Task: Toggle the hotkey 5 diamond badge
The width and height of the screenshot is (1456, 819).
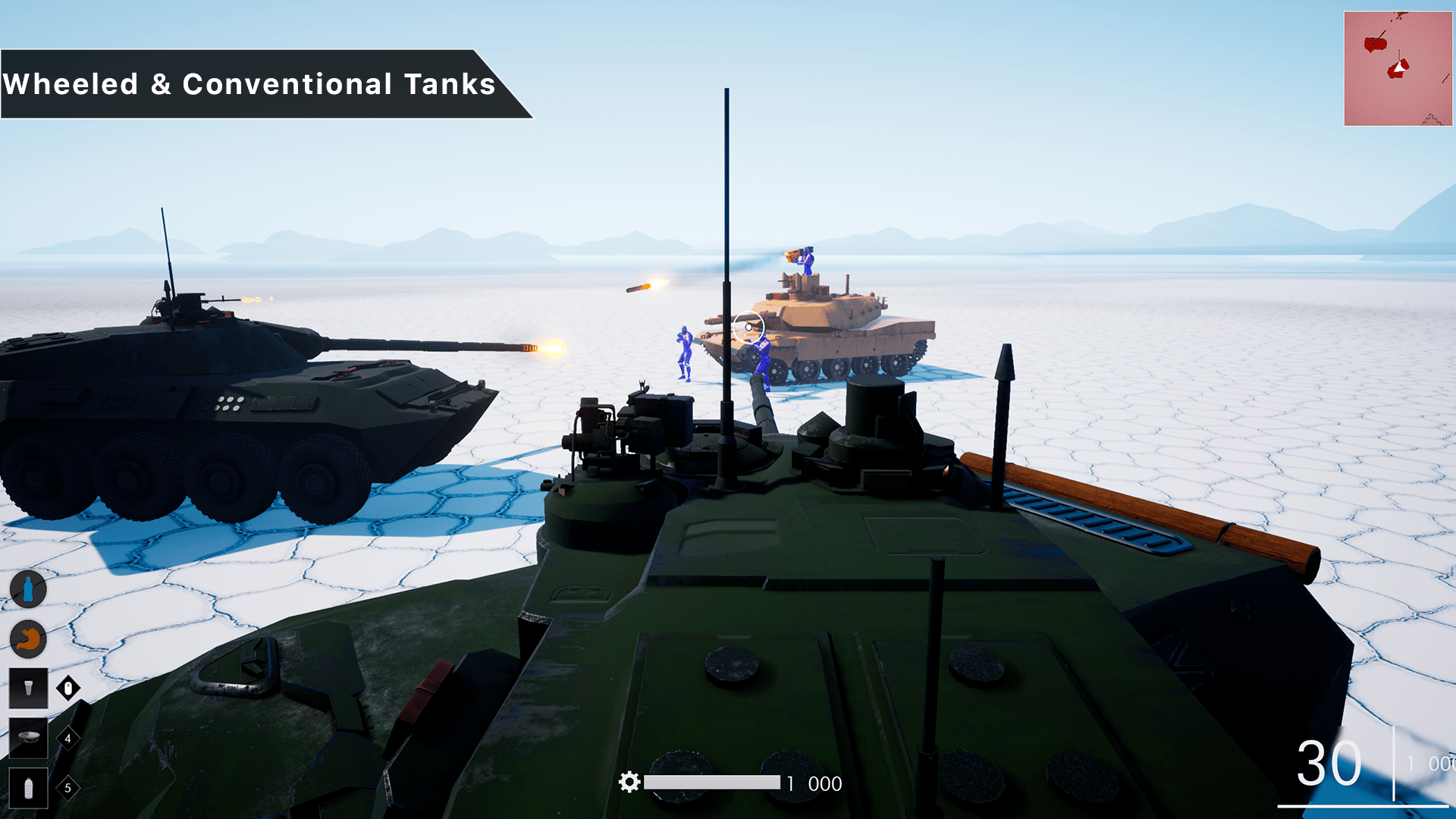Action: (67, 789)
